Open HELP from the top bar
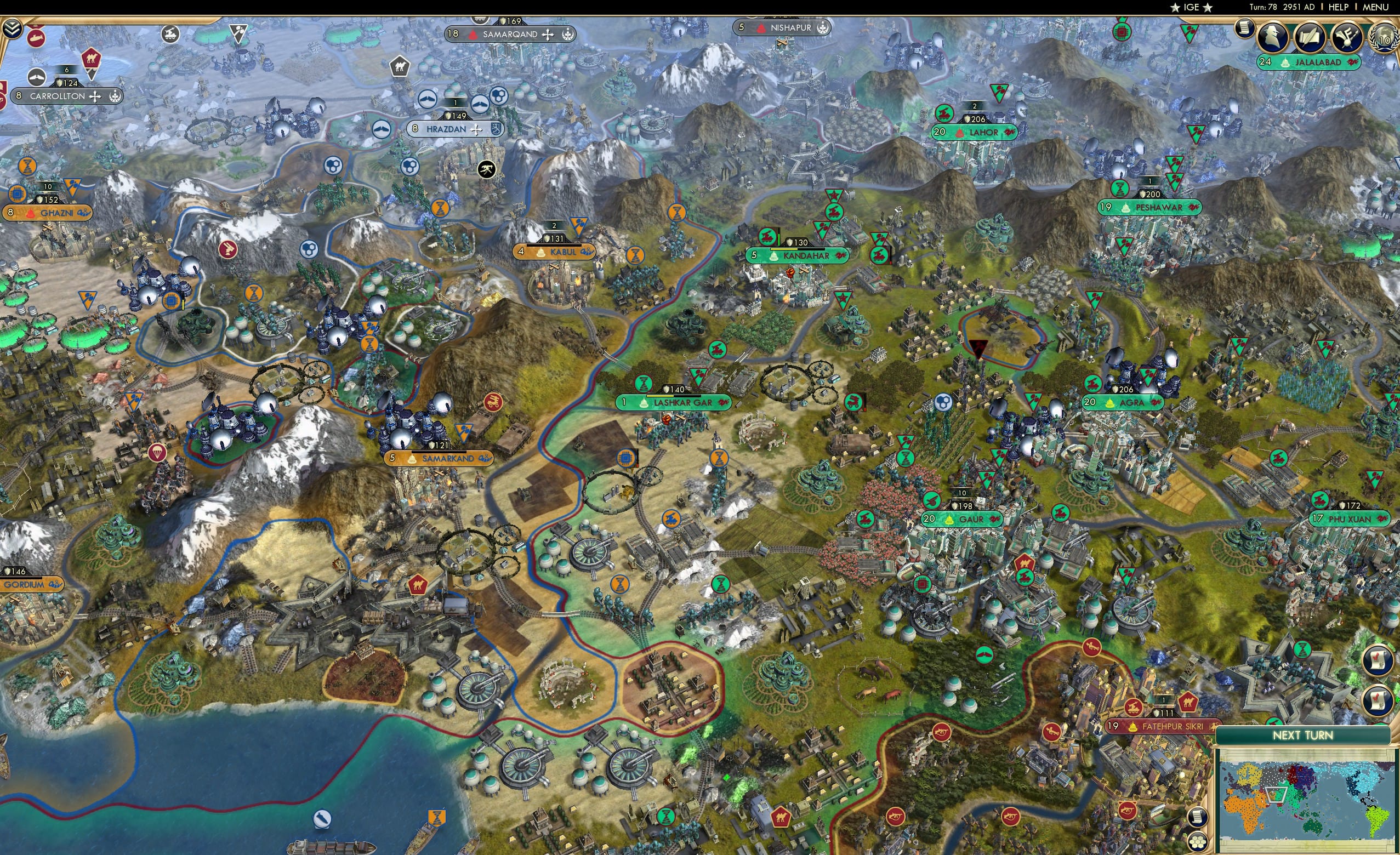 pyautogui.click(x=1339, y=7)
